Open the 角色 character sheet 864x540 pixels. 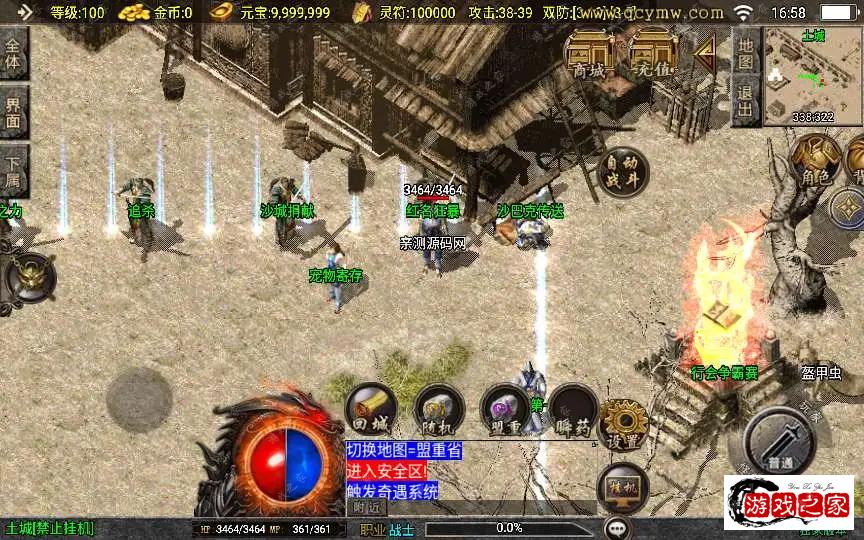pyautogui.click(x=814, y=161)
